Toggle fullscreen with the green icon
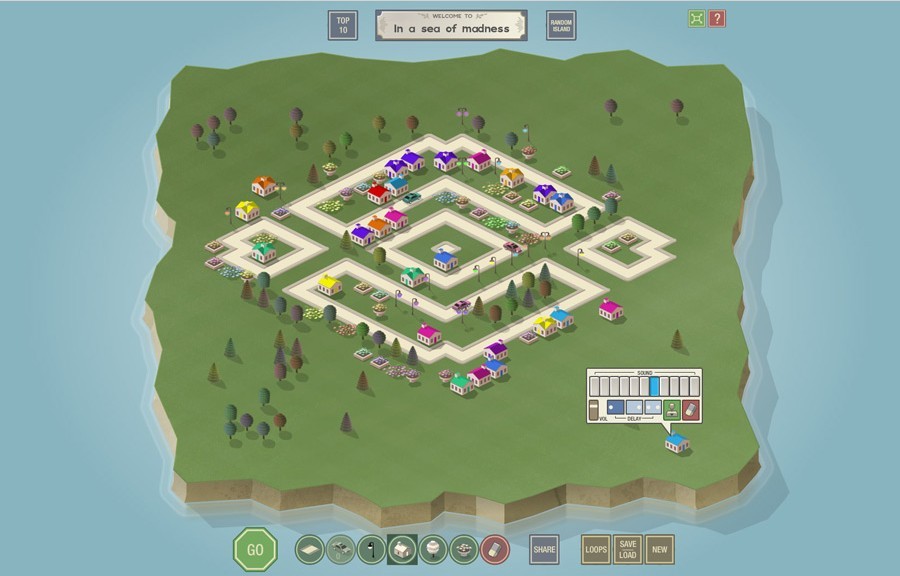900x576 pixels. 696,18
